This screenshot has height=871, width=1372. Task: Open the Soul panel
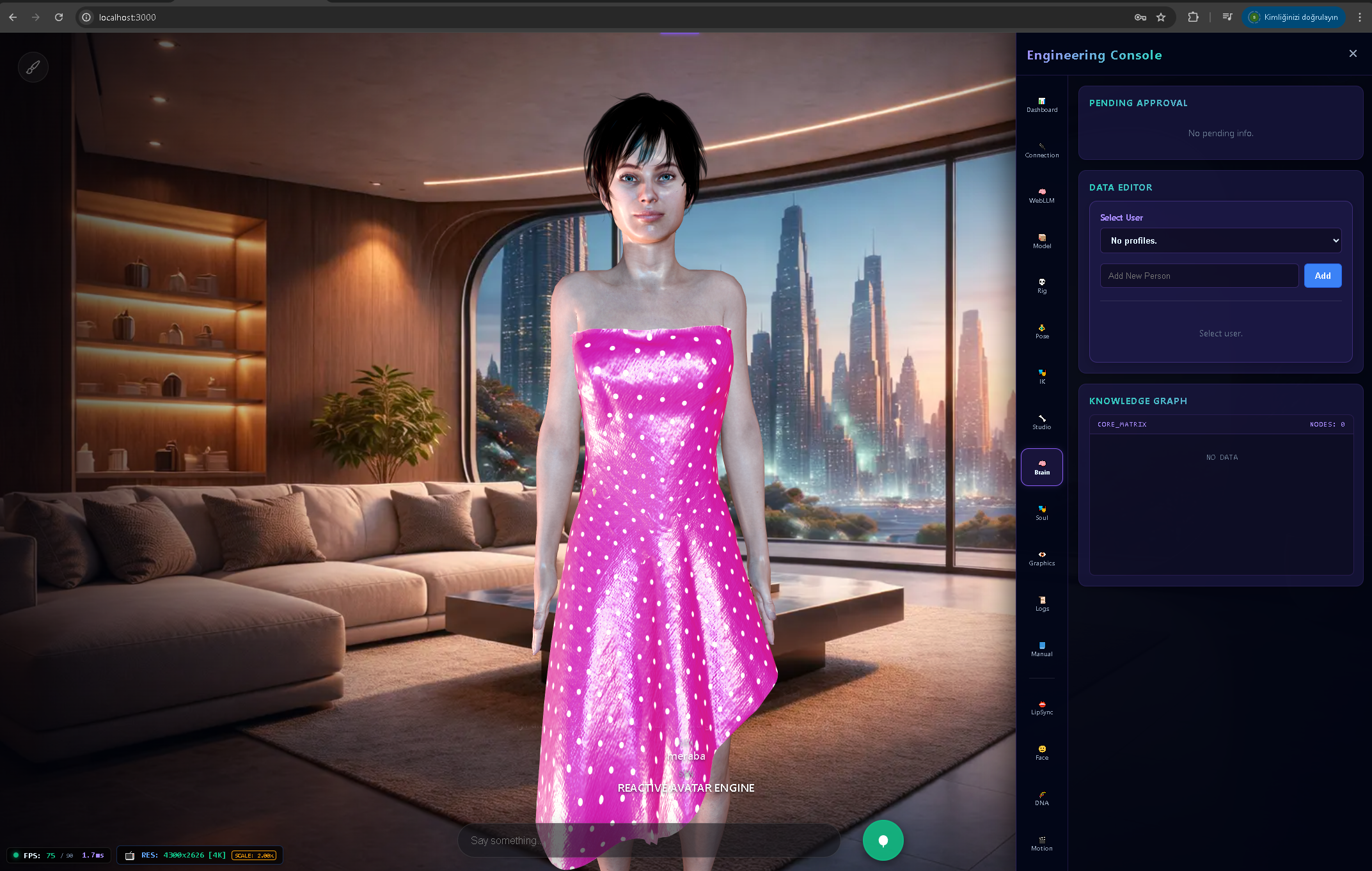1041,512
